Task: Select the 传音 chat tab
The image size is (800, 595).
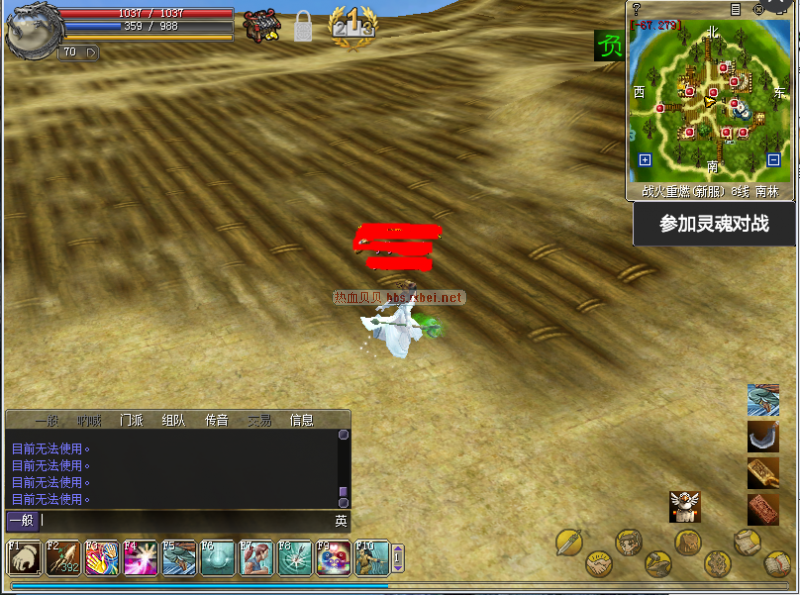Action: tap(216, 420)
